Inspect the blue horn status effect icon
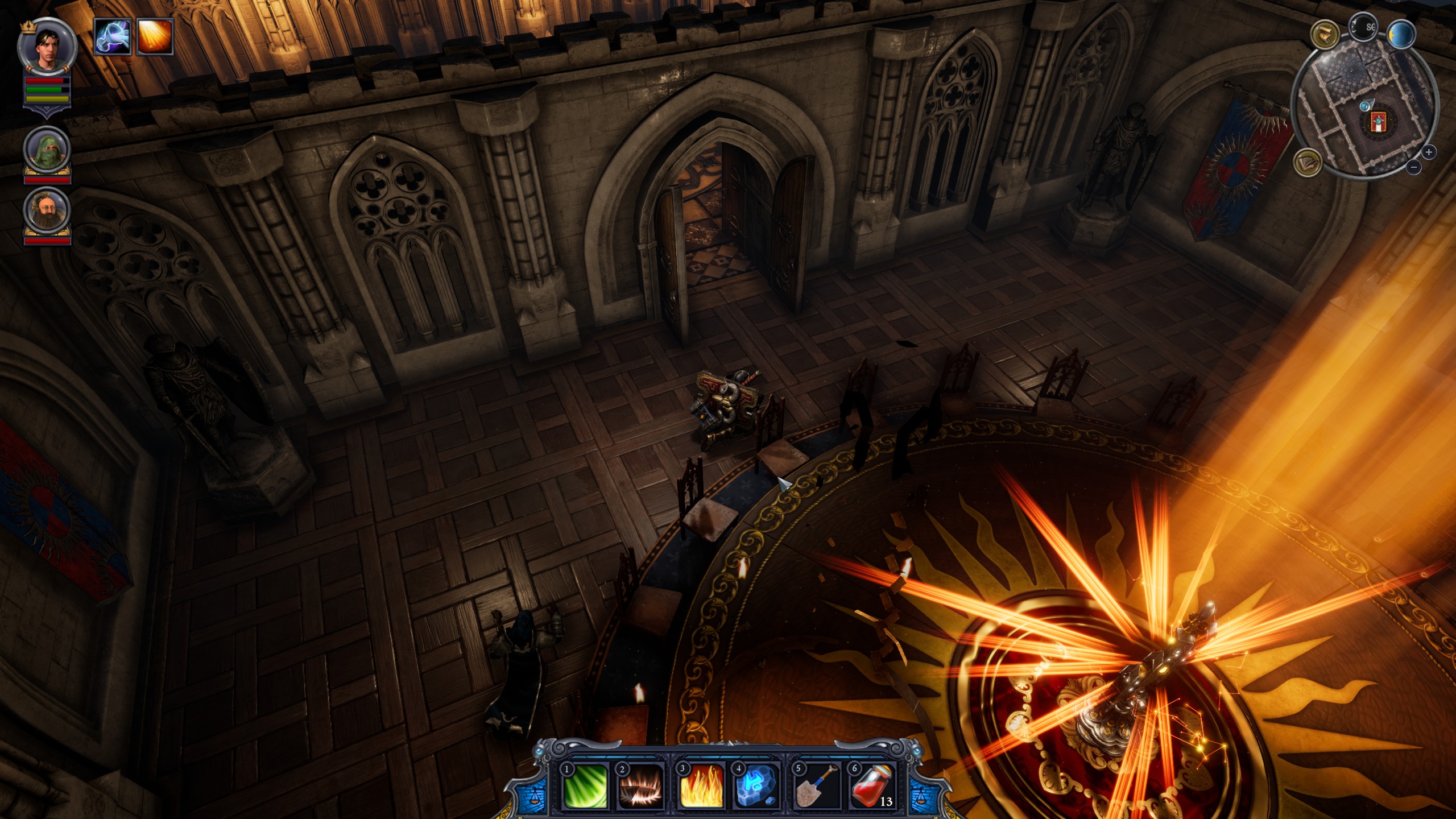 [113, 37]
